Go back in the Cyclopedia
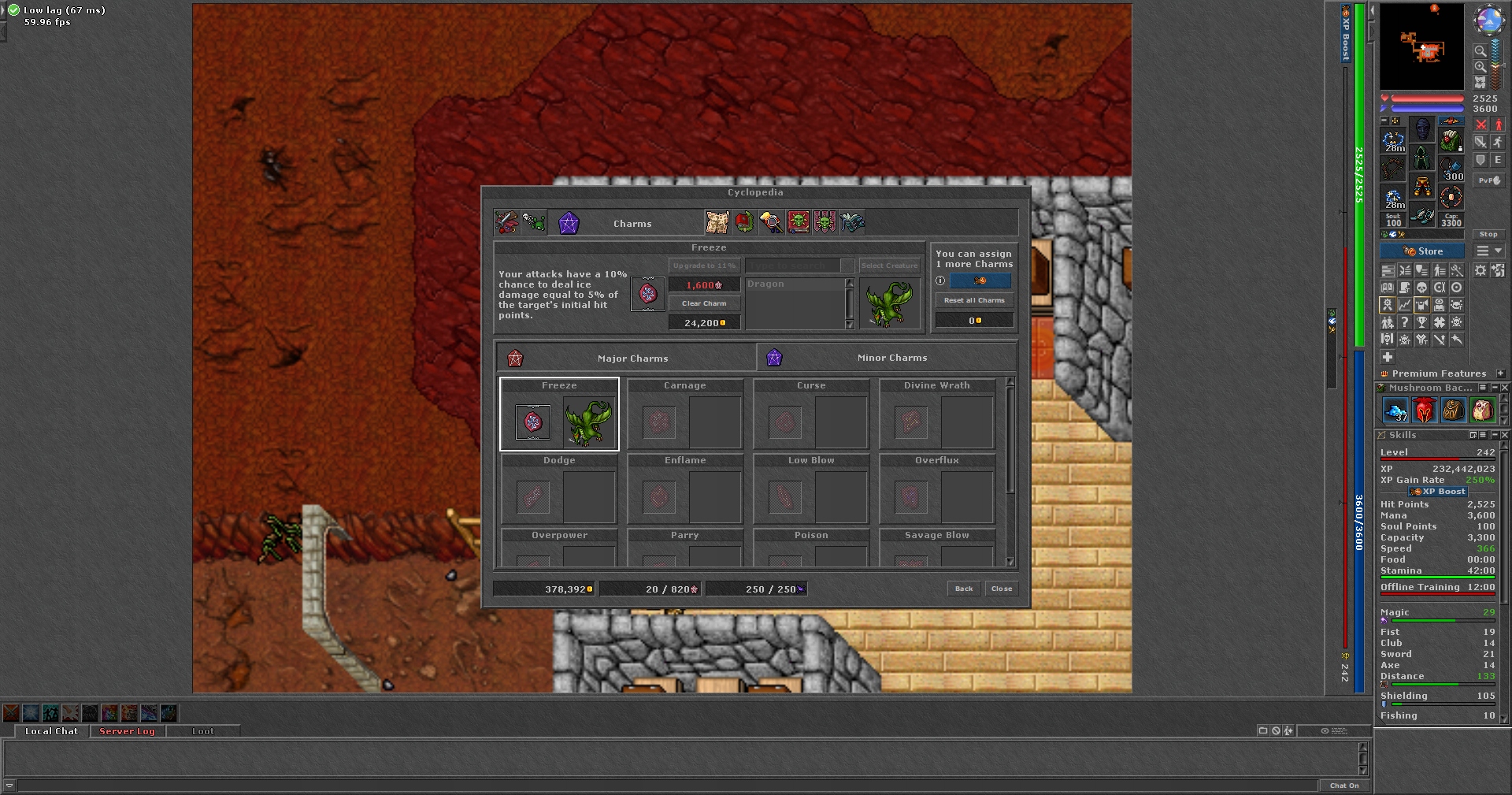The width and height of the screenshot is (1512, 795). tap(964, 589)
